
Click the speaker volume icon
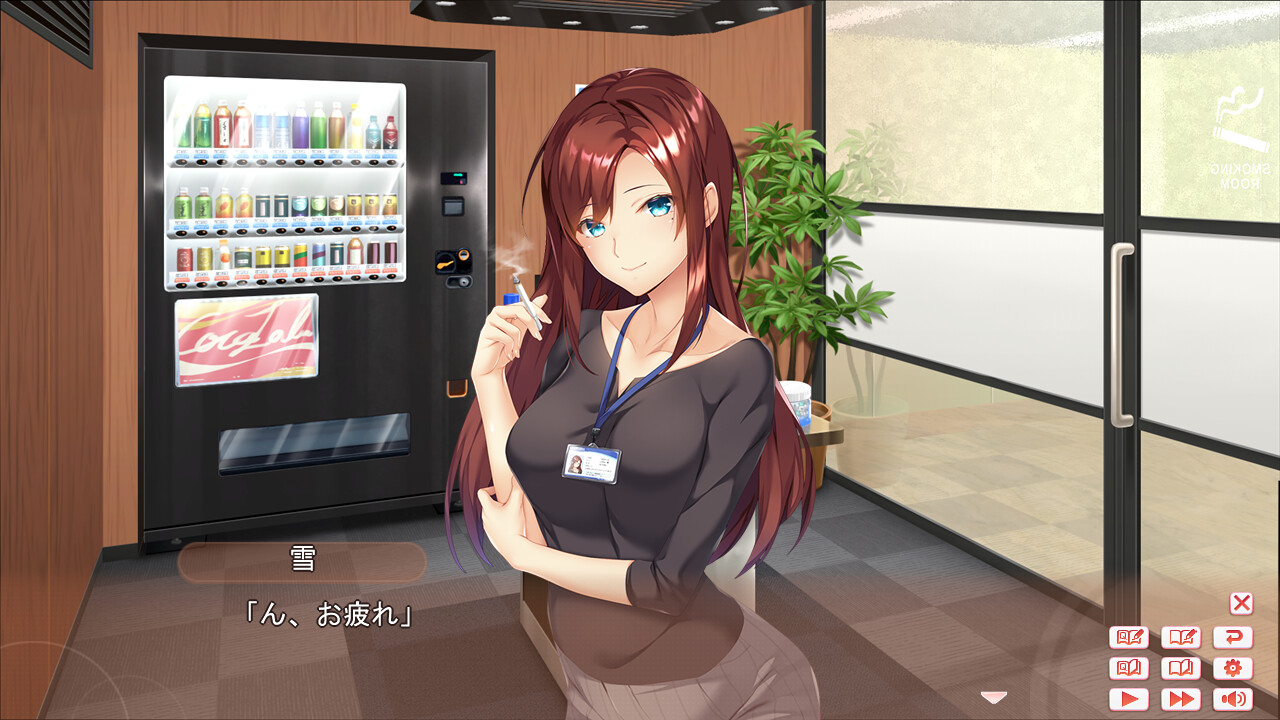1232,701
